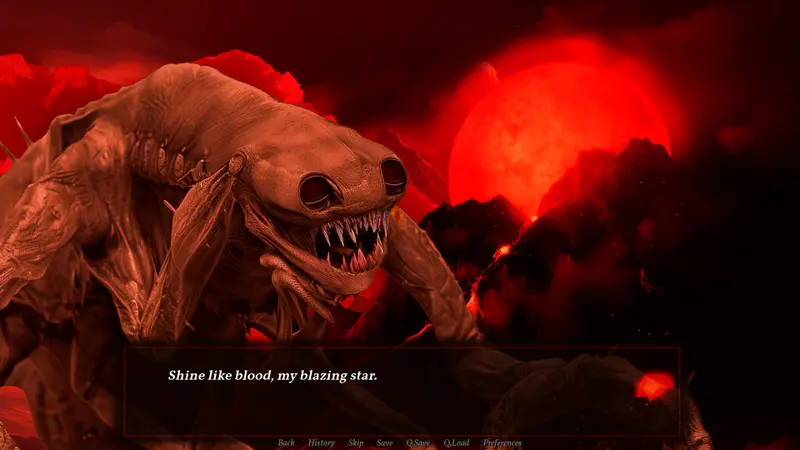Activate Skip to fast-forward text
Image resolution: width=800 pixels, height=450 pixels.
pos(356,442)
